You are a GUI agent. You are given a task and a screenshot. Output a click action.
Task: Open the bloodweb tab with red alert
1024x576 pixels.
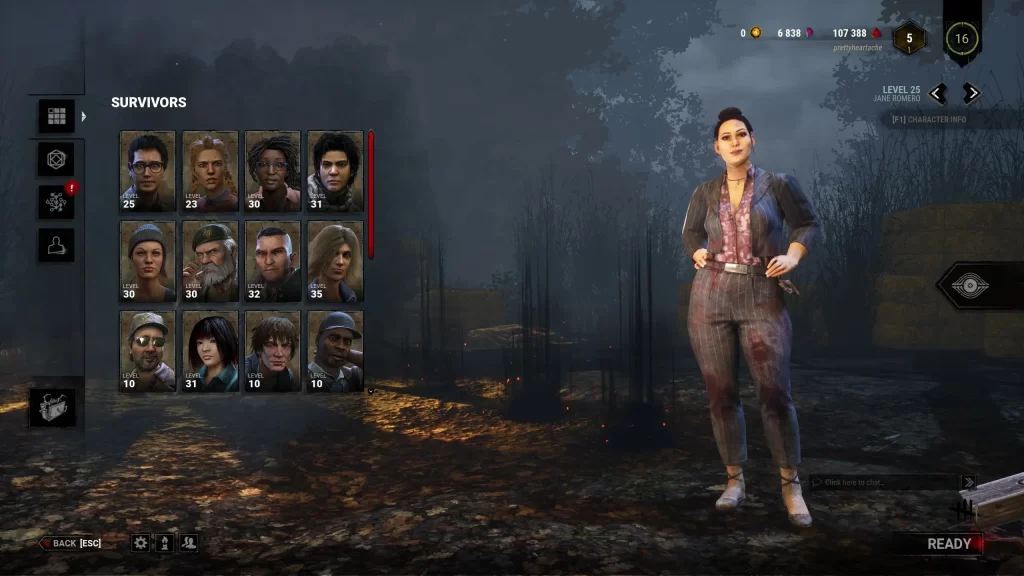tap(56, 202)
